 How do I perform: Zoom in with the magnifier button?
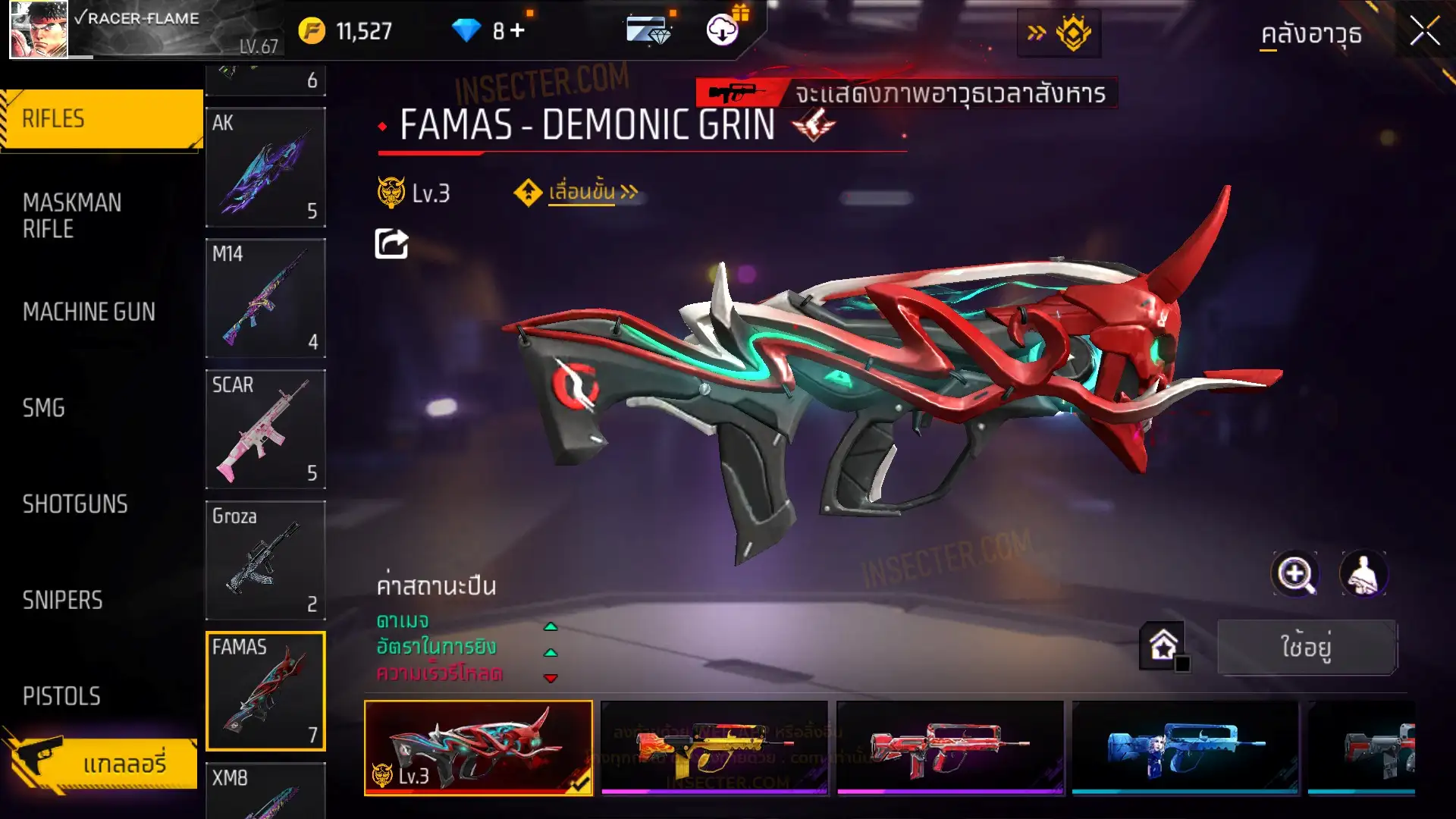point(1294,574)
